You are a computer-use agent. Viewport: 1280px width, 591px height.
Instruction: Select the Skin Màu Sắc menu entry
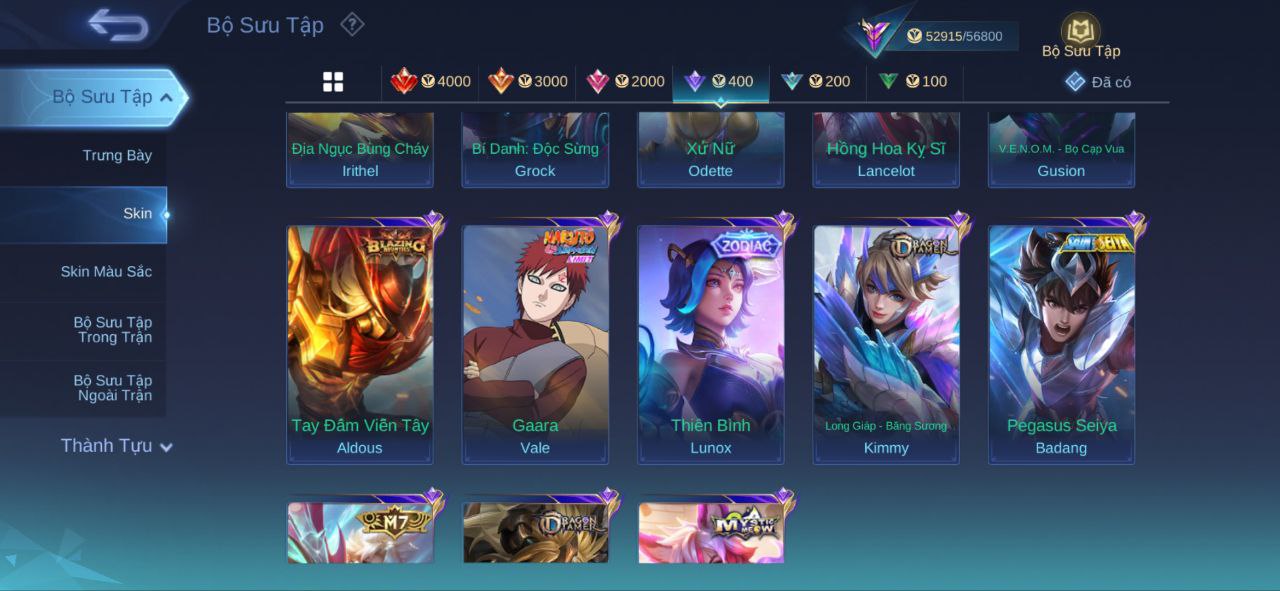(106, 272)
